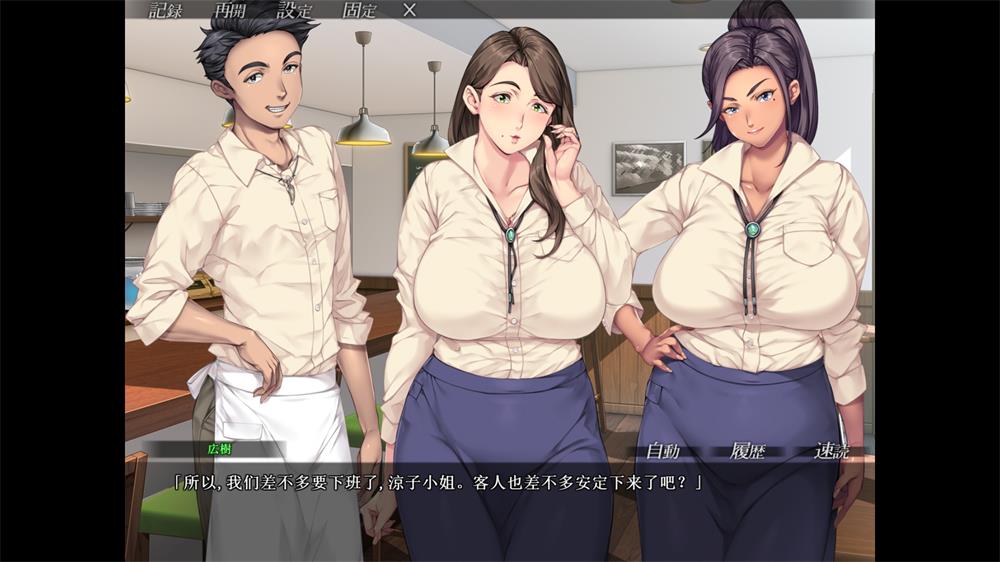Toggle the 固定 menu lock
1000x562 pixels.
pyautogui.click(x=360, y=11)
